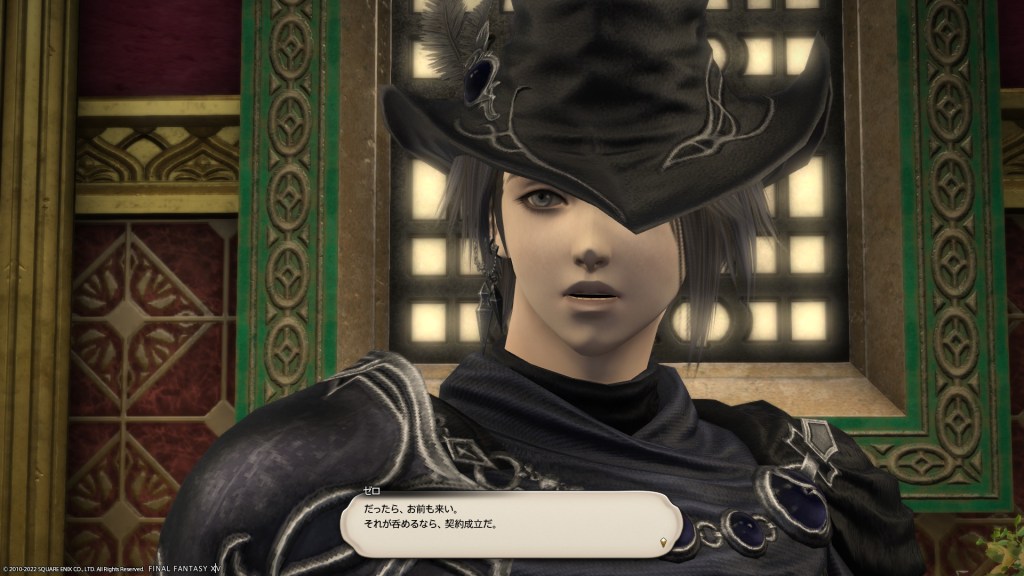
Task: Click the yellow continue marker in the dialogue bubble
Action: coord(664,543)
